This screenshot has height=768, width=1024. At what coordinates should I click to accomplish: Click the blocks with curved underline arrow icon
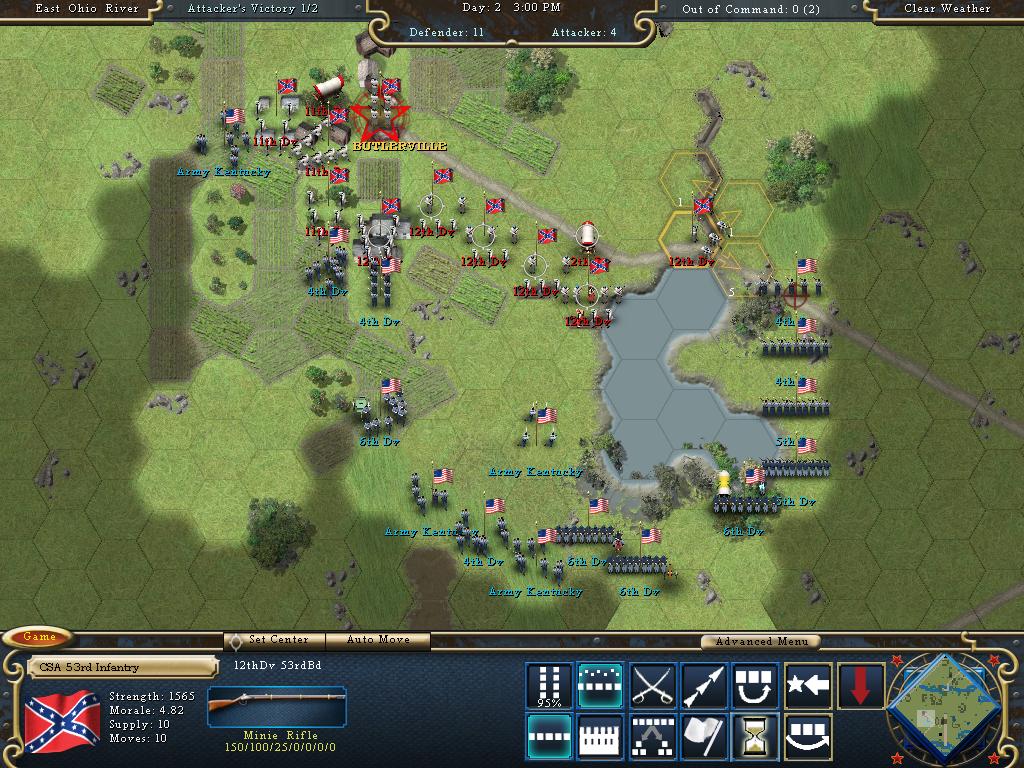tap(808, 737)
